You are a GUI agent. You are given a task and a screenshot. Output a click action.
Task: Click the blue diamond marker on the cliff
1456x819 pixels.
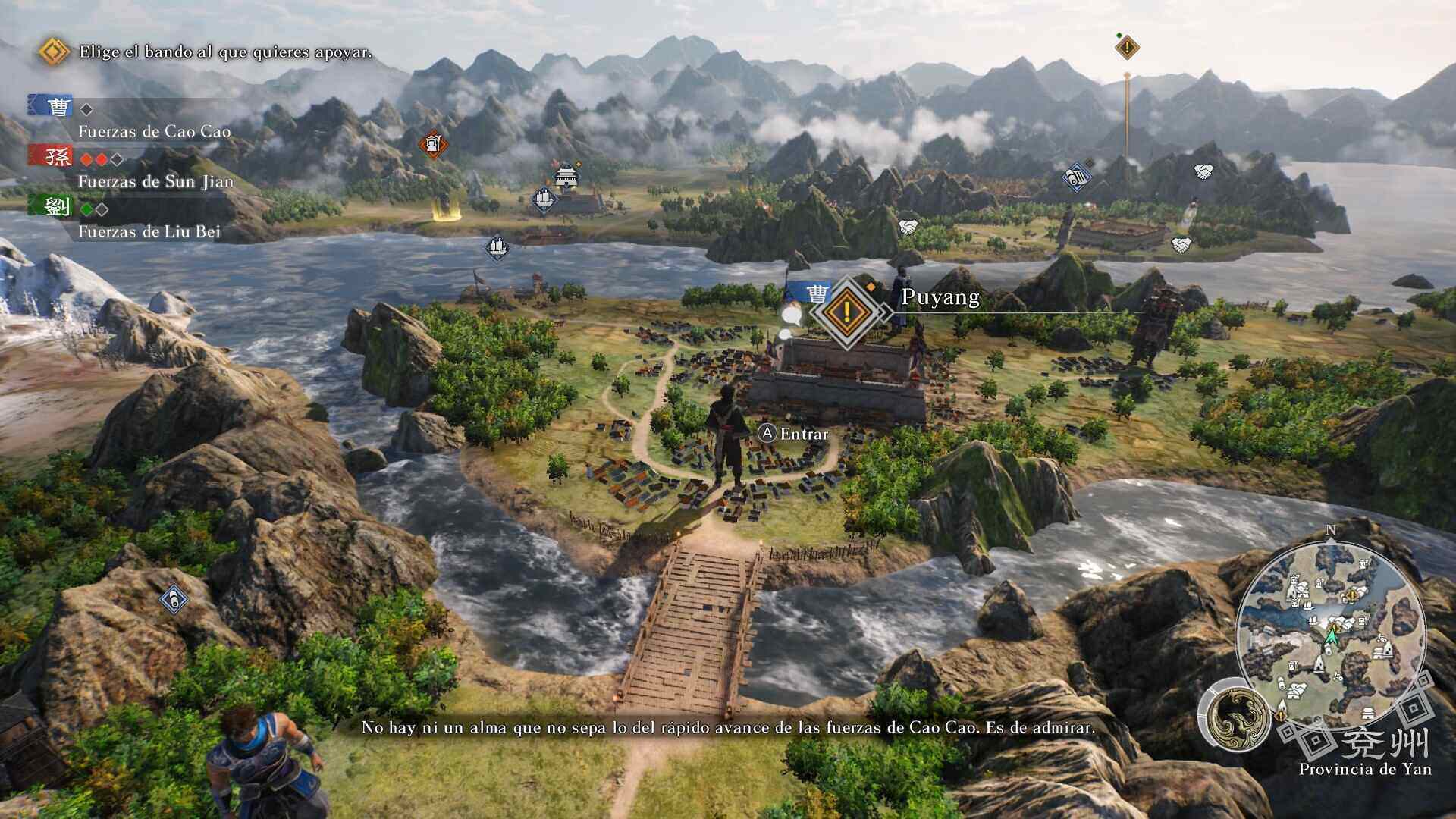(174, 601)
